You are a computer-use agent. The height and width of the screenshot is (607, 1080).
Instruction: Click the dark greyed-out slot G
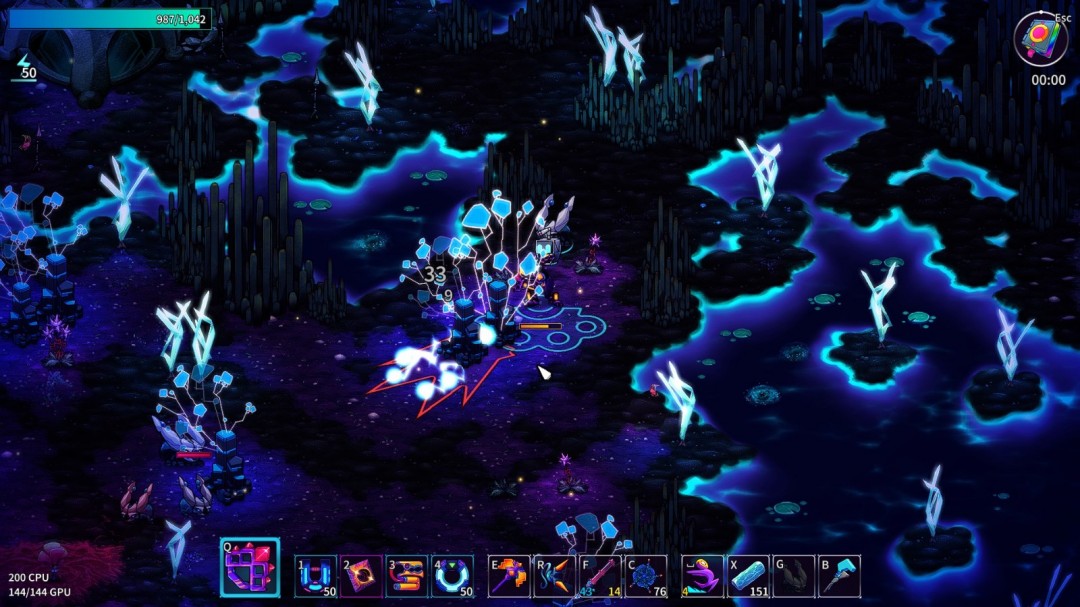point(794,577)
